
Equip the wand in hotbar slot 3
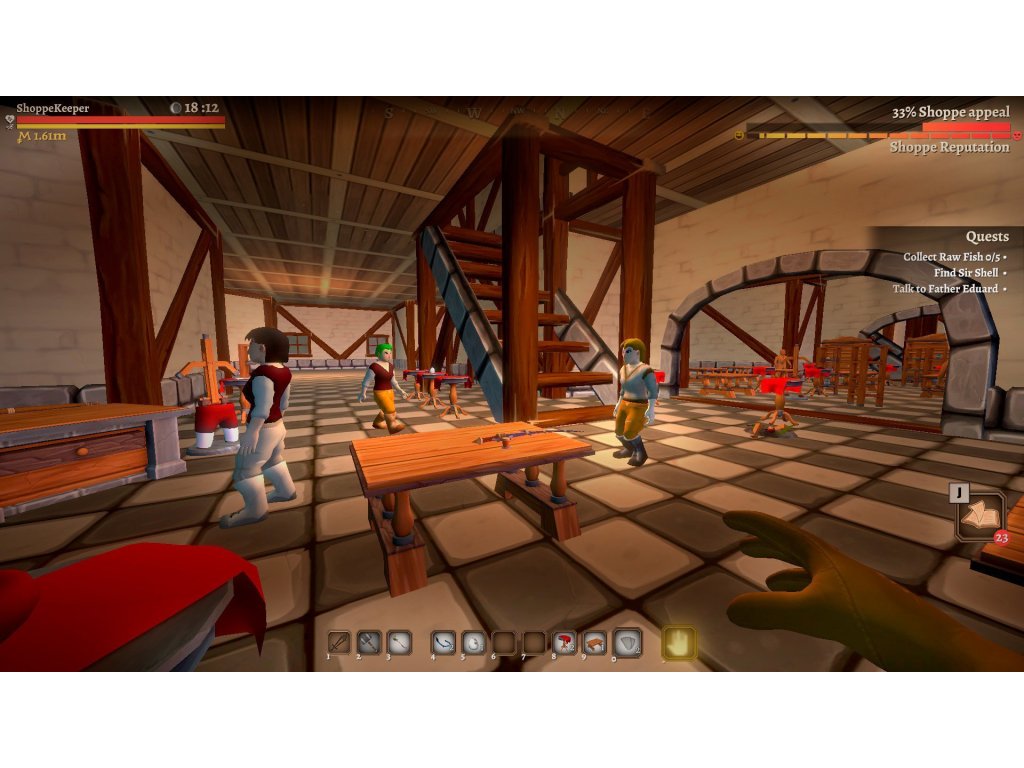tap(400, 642)
